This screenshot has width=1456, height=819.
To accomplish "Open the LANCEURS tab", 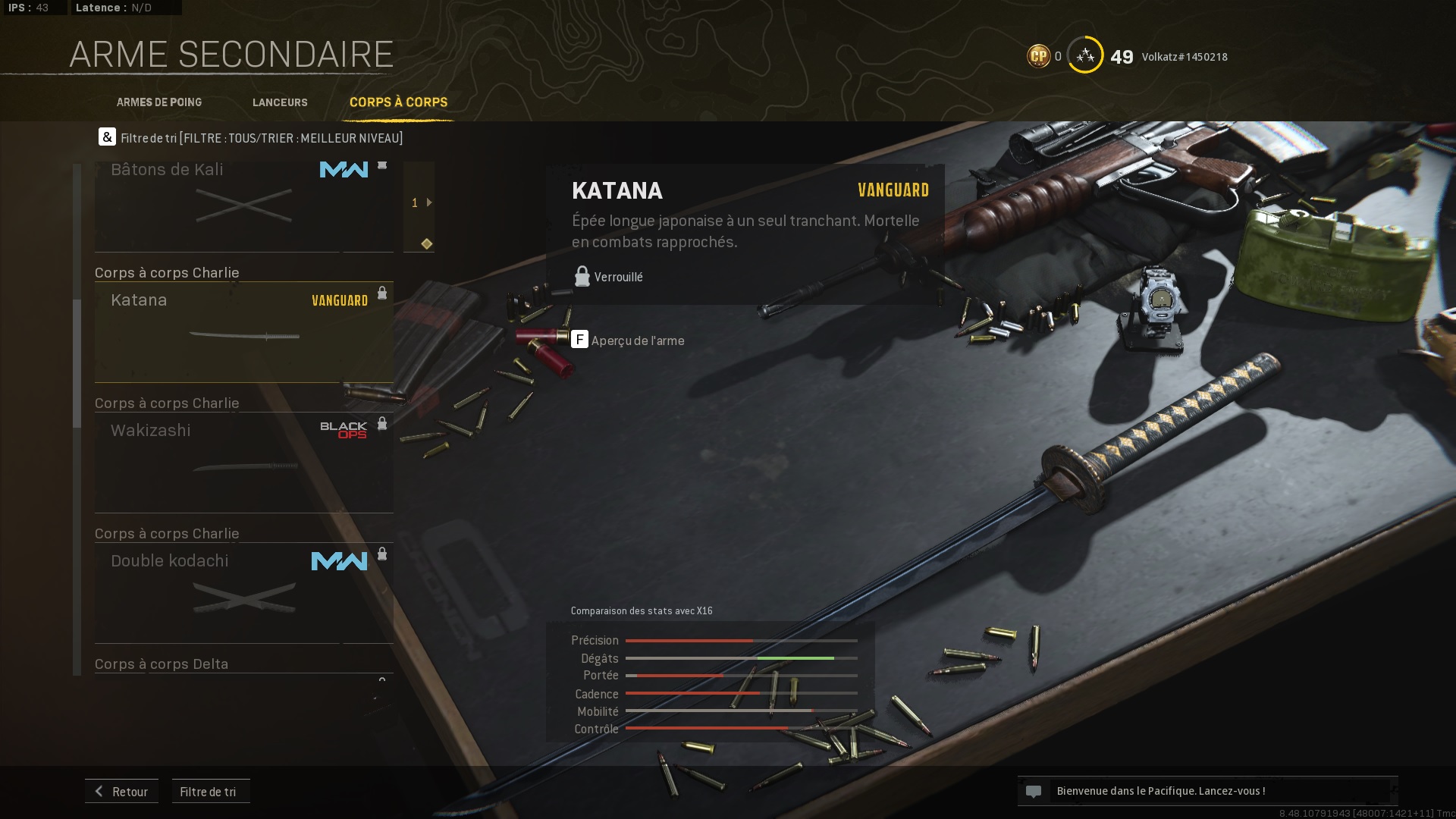I will [x=280, y=102].
